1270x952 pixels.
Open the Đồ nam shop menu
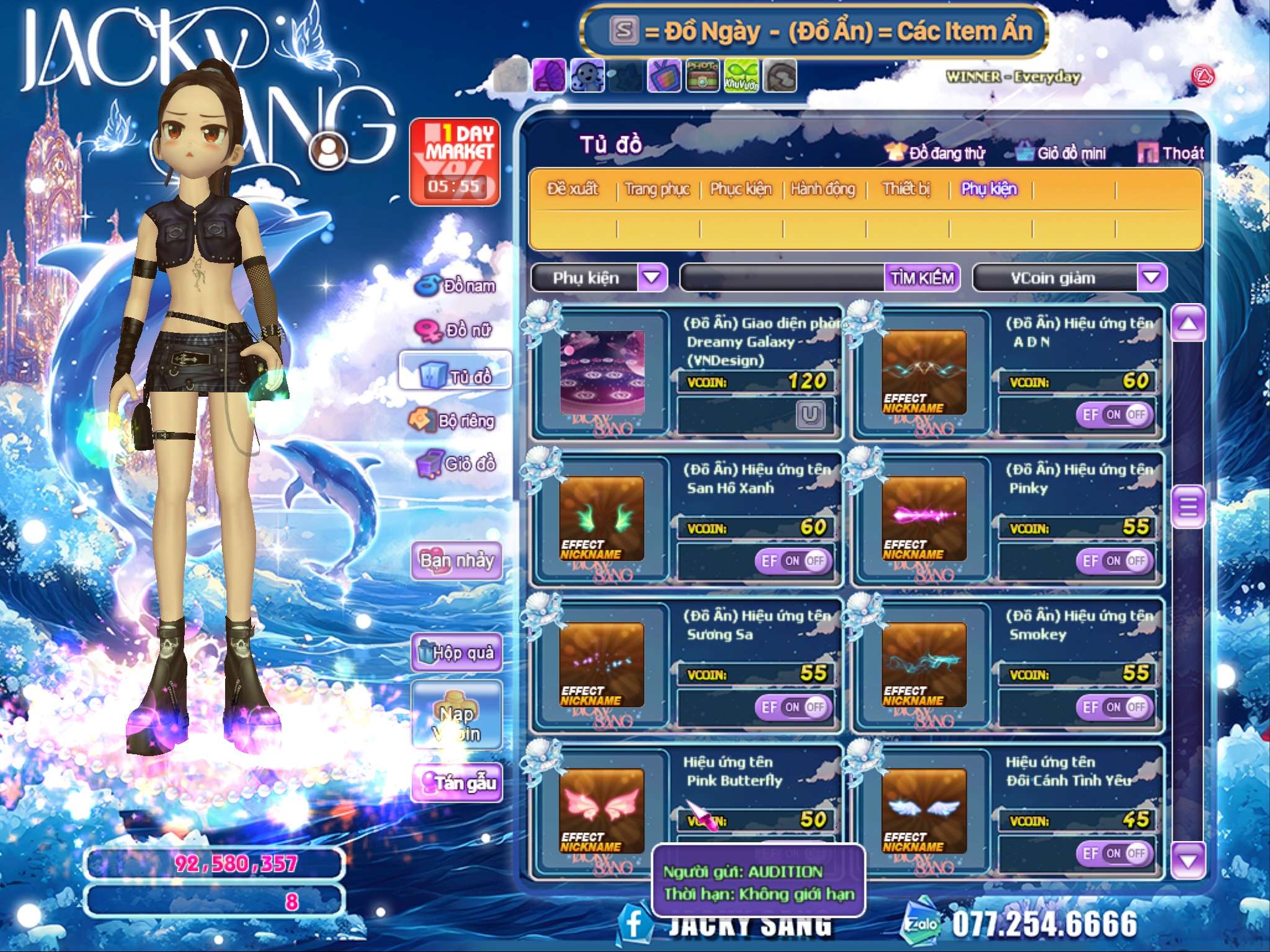[x=456, y=286]
